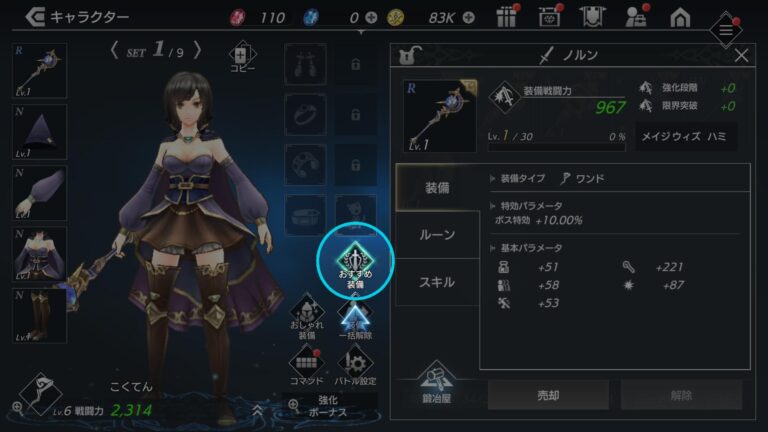Switch to the ルーン tab

pyautogui.click(x=435, y=234)
